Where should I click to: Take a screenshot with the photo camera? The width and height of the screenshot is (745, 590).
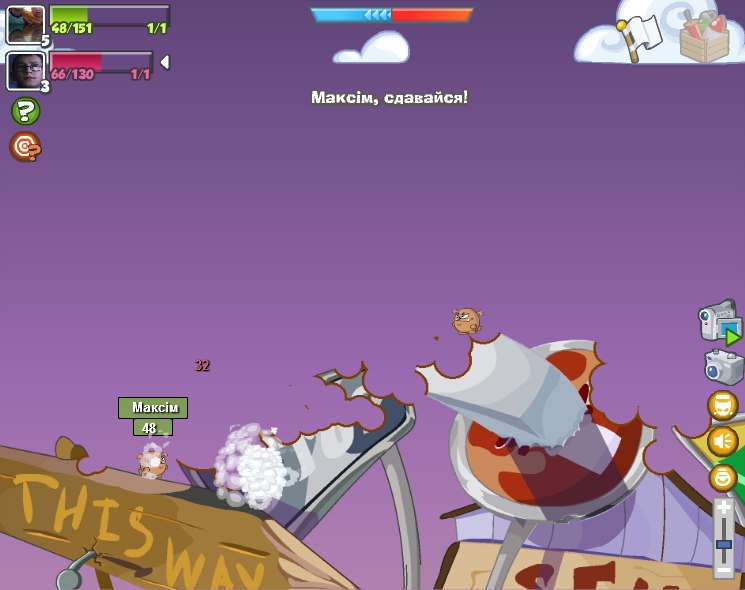[723, 366]
